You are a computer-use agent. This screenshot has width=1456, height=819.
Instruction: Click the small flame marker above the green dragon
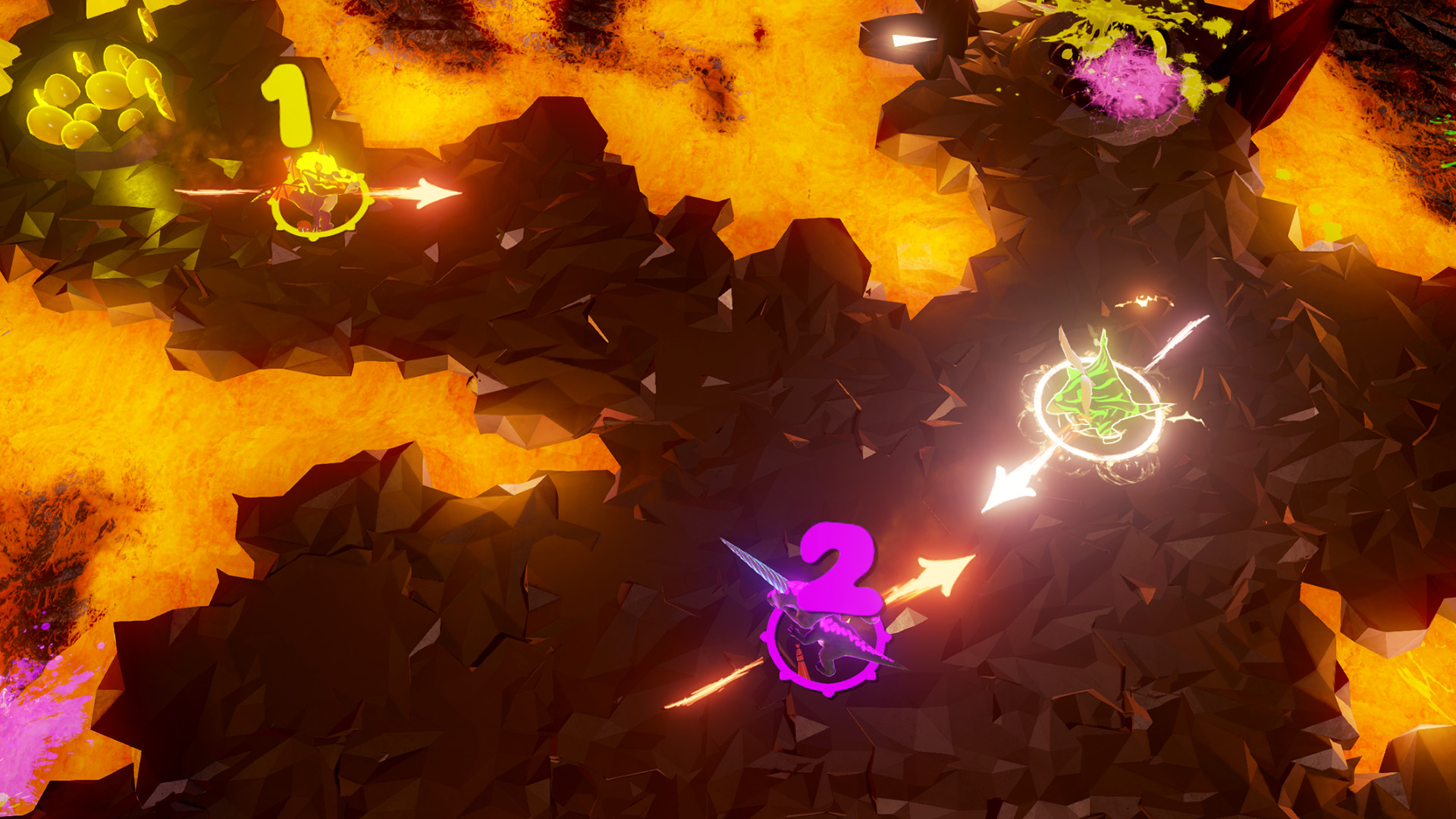(x=1137, y=300)
